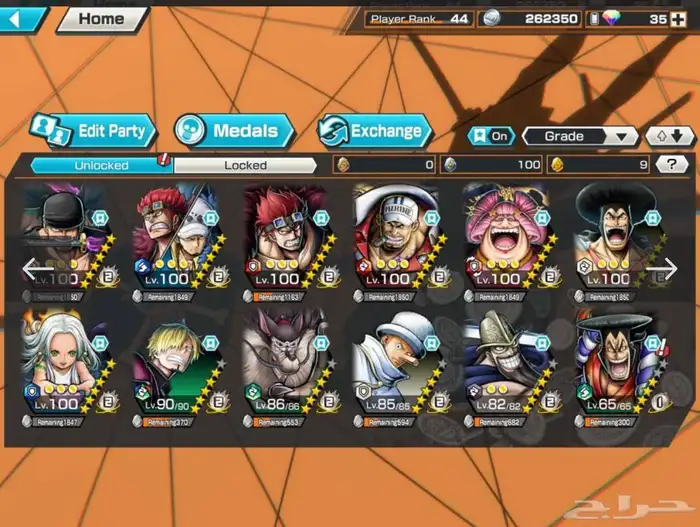The width and height of the screenshot is (700, 527).
Task: Select the Unlocked characters tab
Action: (101, 165)
